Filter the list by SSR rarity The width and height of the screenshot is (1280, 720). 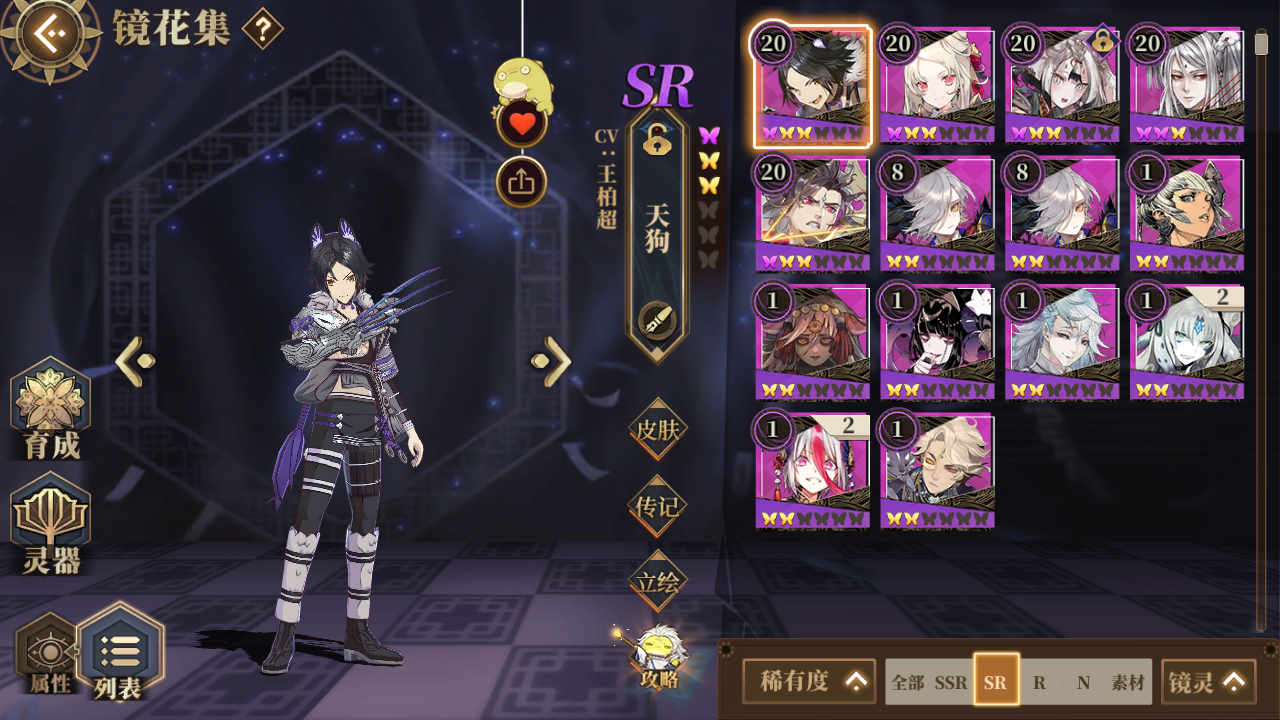click(x=951, y=683)
